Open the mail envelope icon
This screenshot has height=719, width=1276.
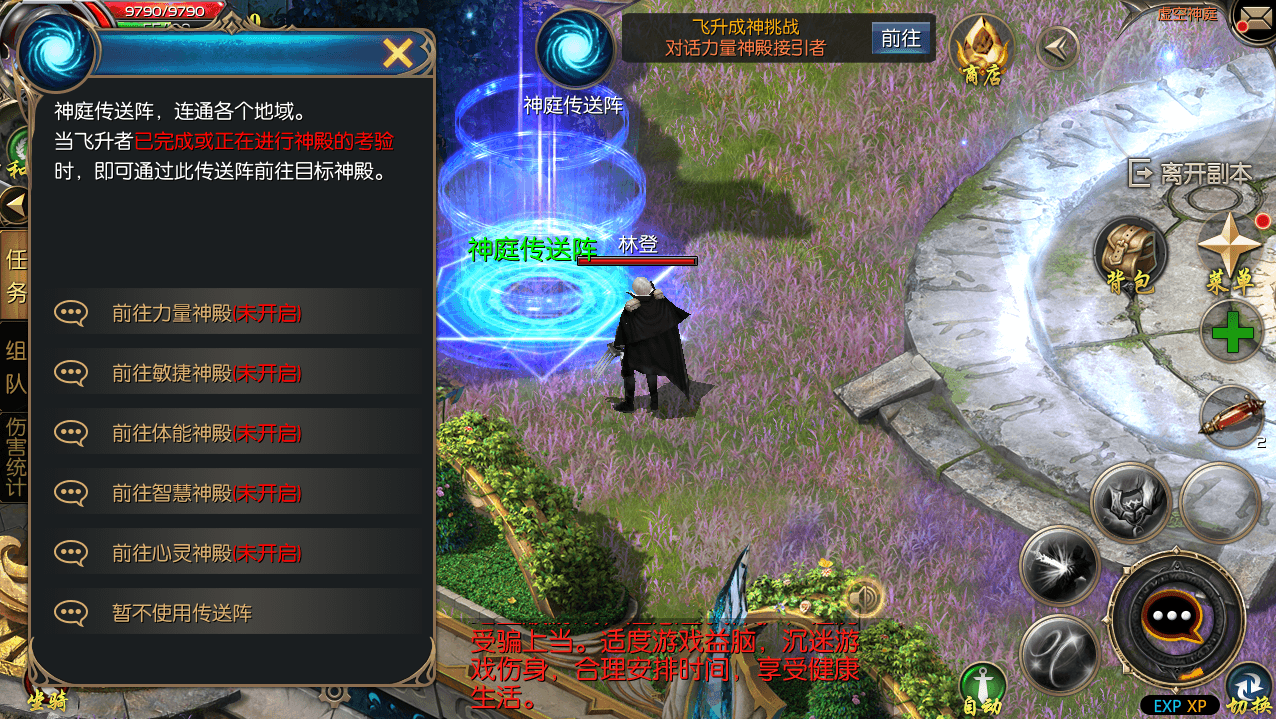tap(1255, 19)
